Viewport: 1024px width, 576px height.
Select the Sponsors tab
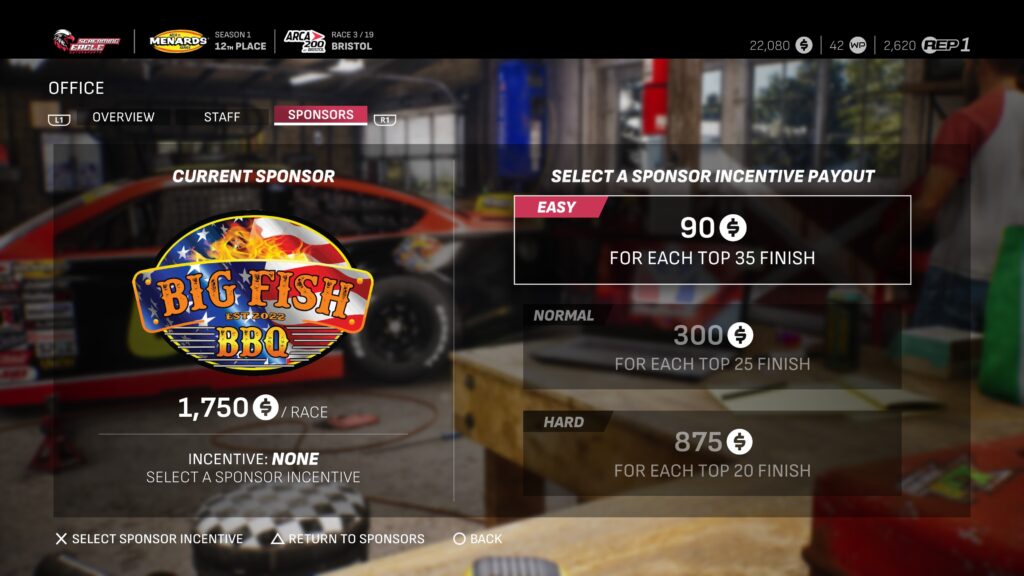tap(320, 115)
